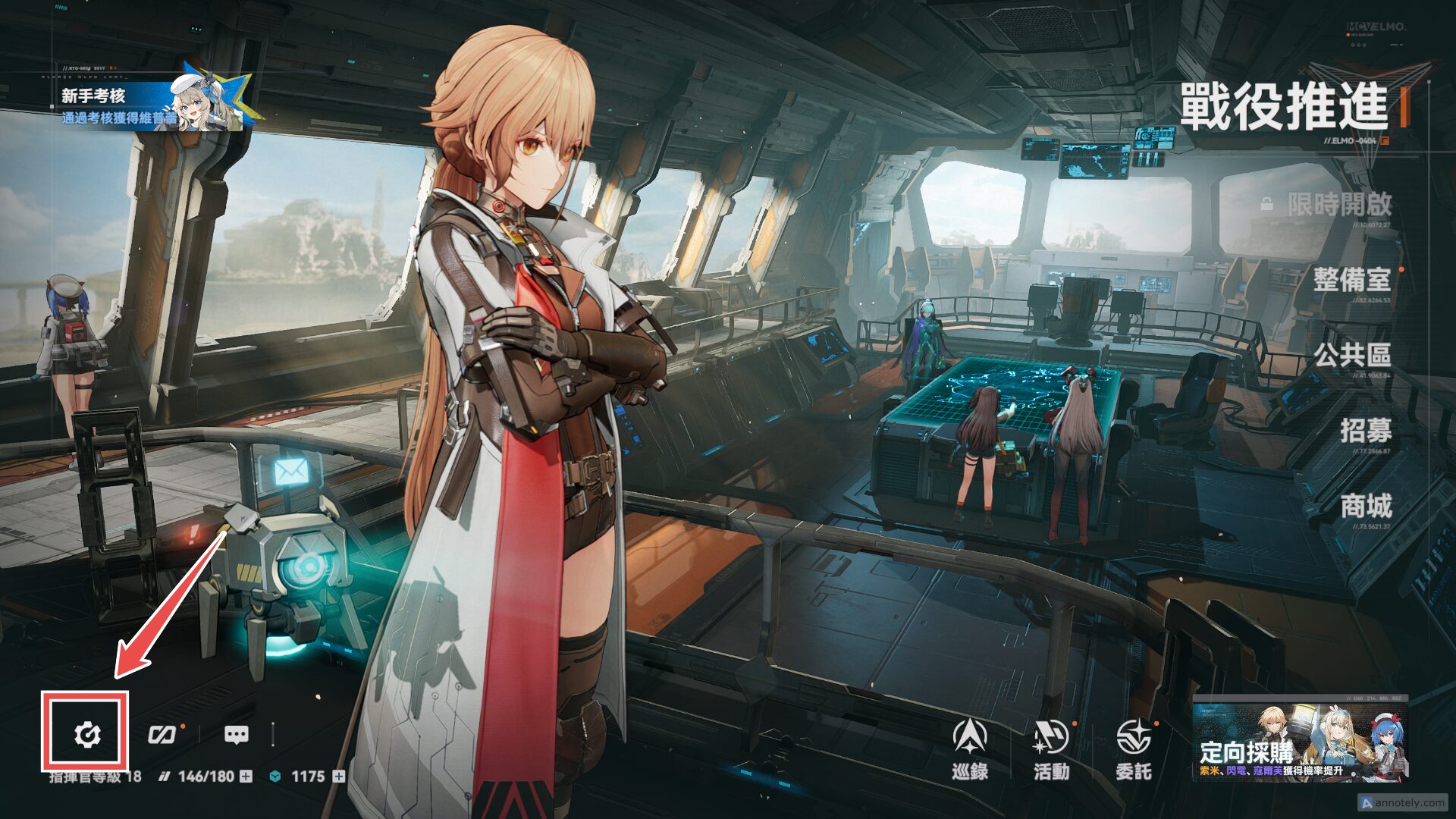Go to 公共區 public area
The height and width of the screenshot is (819, 1456).
click(x=1352, y=355)
